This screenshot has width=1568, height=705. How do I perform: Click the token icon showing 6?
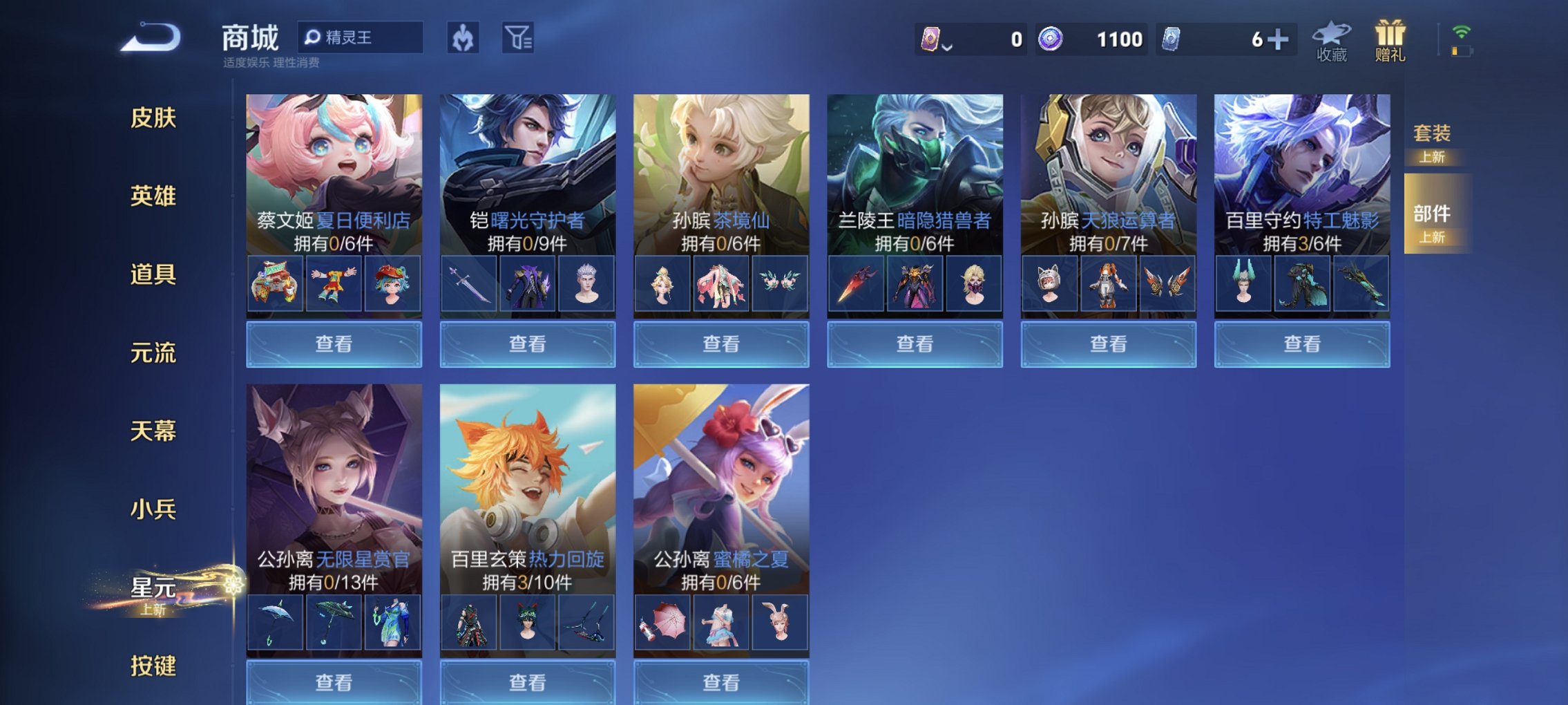pos(1173,39)
